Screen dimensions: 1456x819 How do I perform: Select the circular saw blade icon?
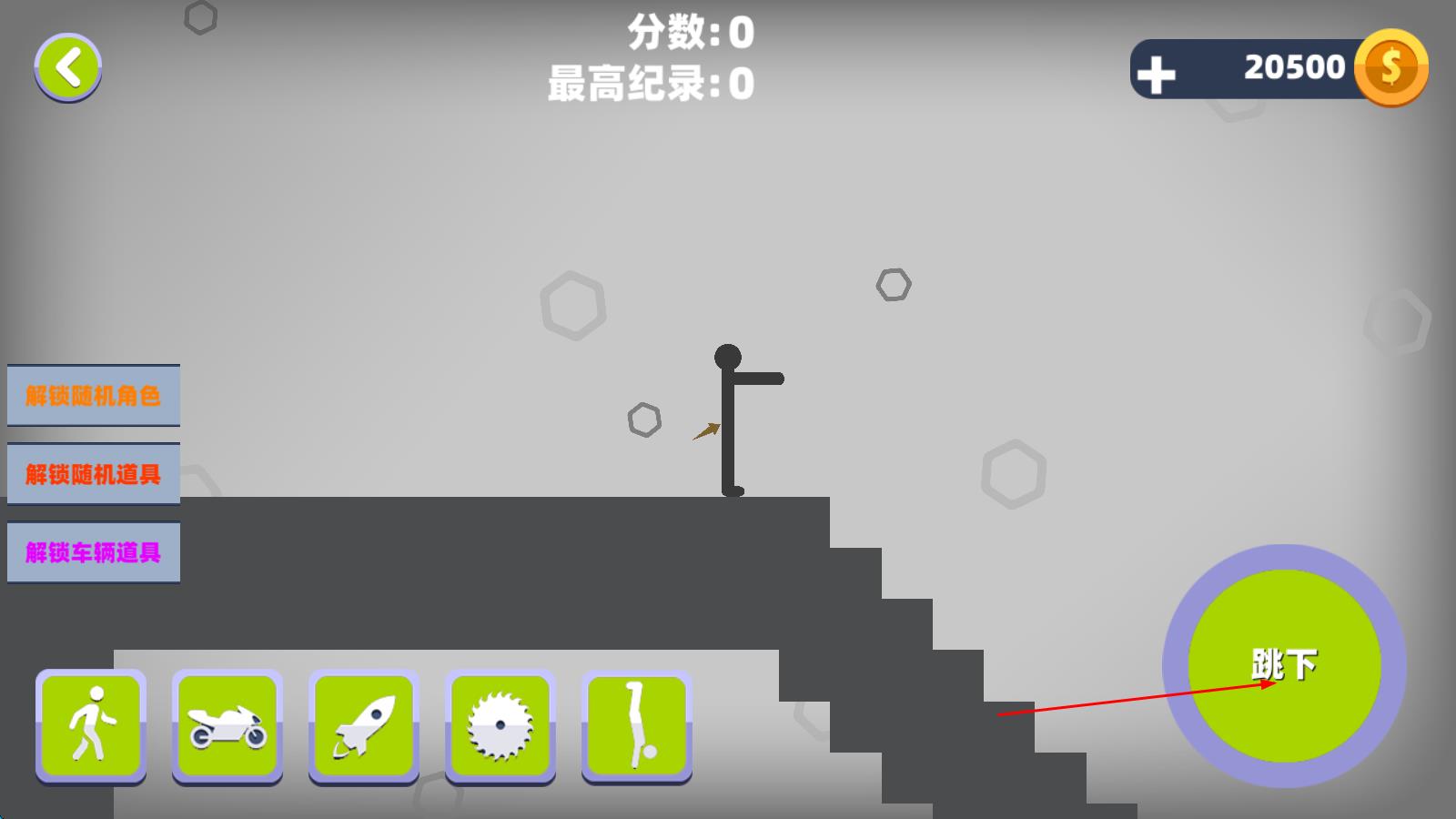click(500, 725)
